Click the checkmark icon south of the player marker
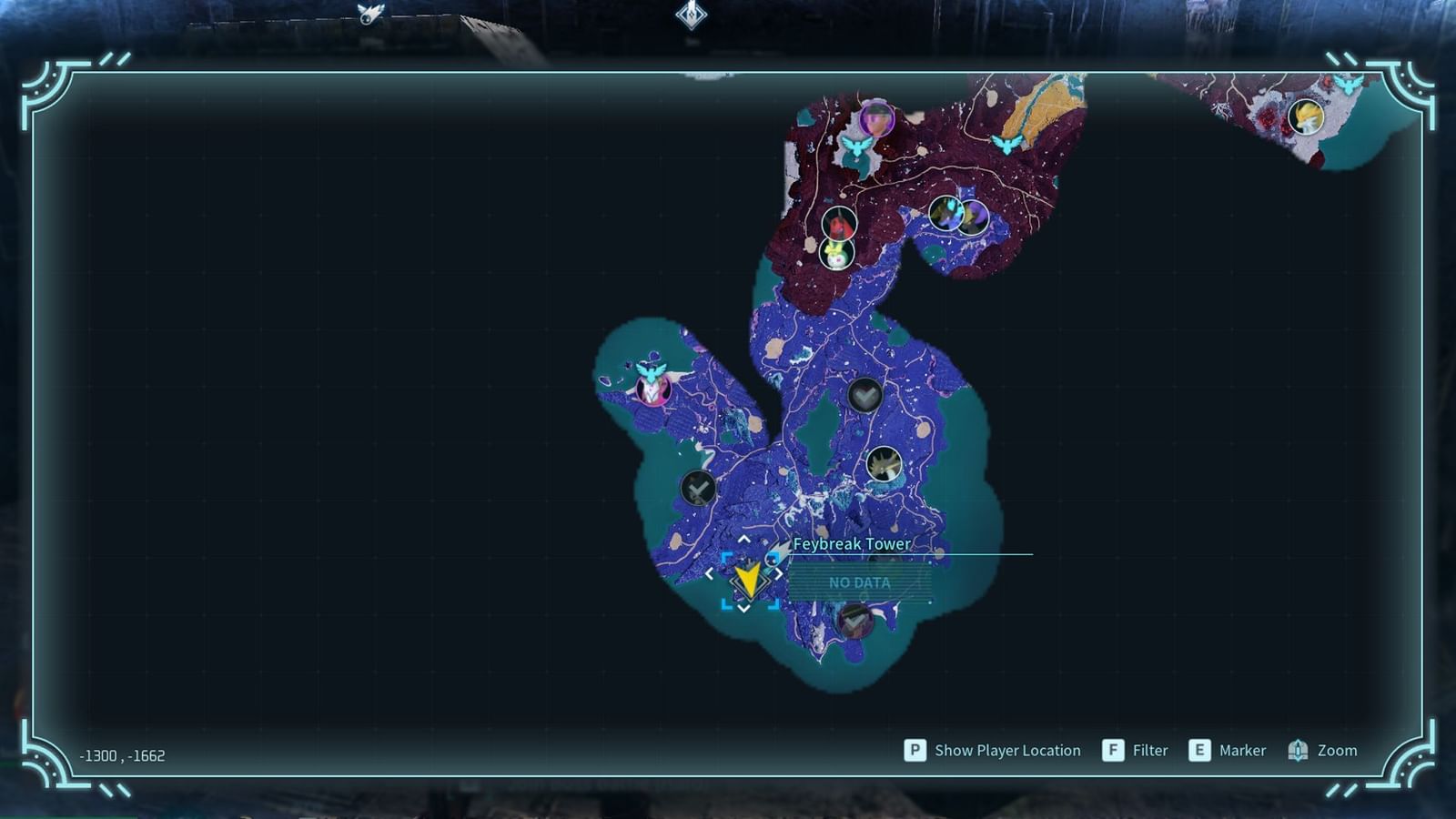Screen dimensions: 1456x819 click(854, 621)
